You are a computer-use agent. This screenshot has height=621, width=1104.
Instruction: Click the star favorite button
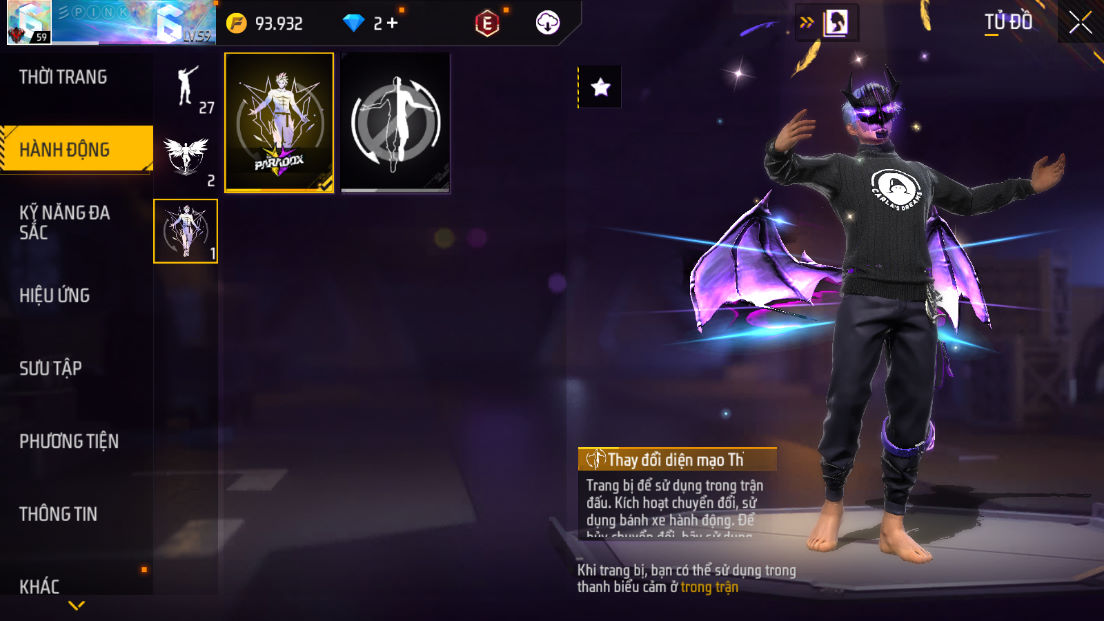pos(600,88)
